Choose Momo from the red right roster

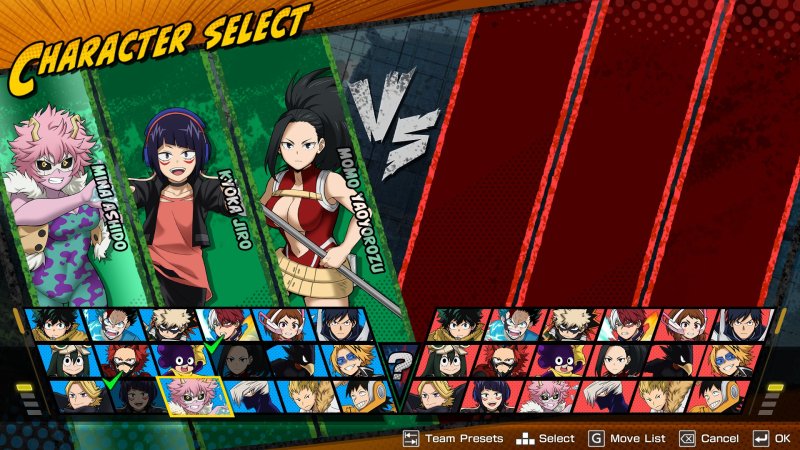pos(611,360)
